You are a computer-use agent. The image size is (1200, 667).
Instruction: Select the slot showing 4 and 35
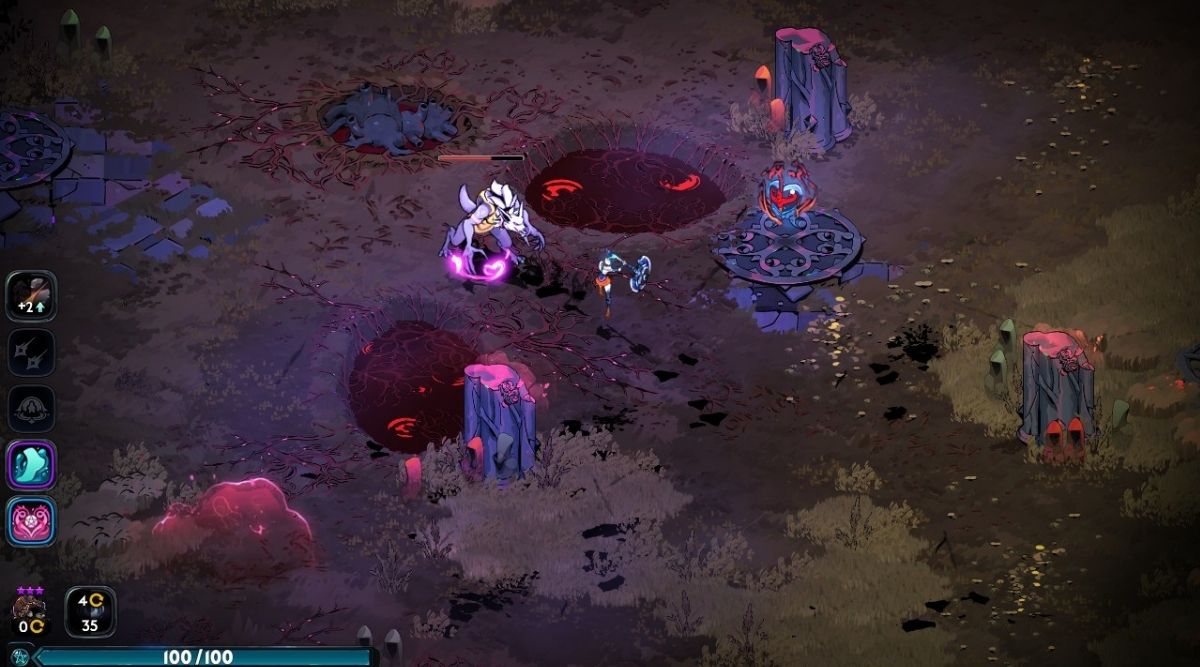(90, 611)
